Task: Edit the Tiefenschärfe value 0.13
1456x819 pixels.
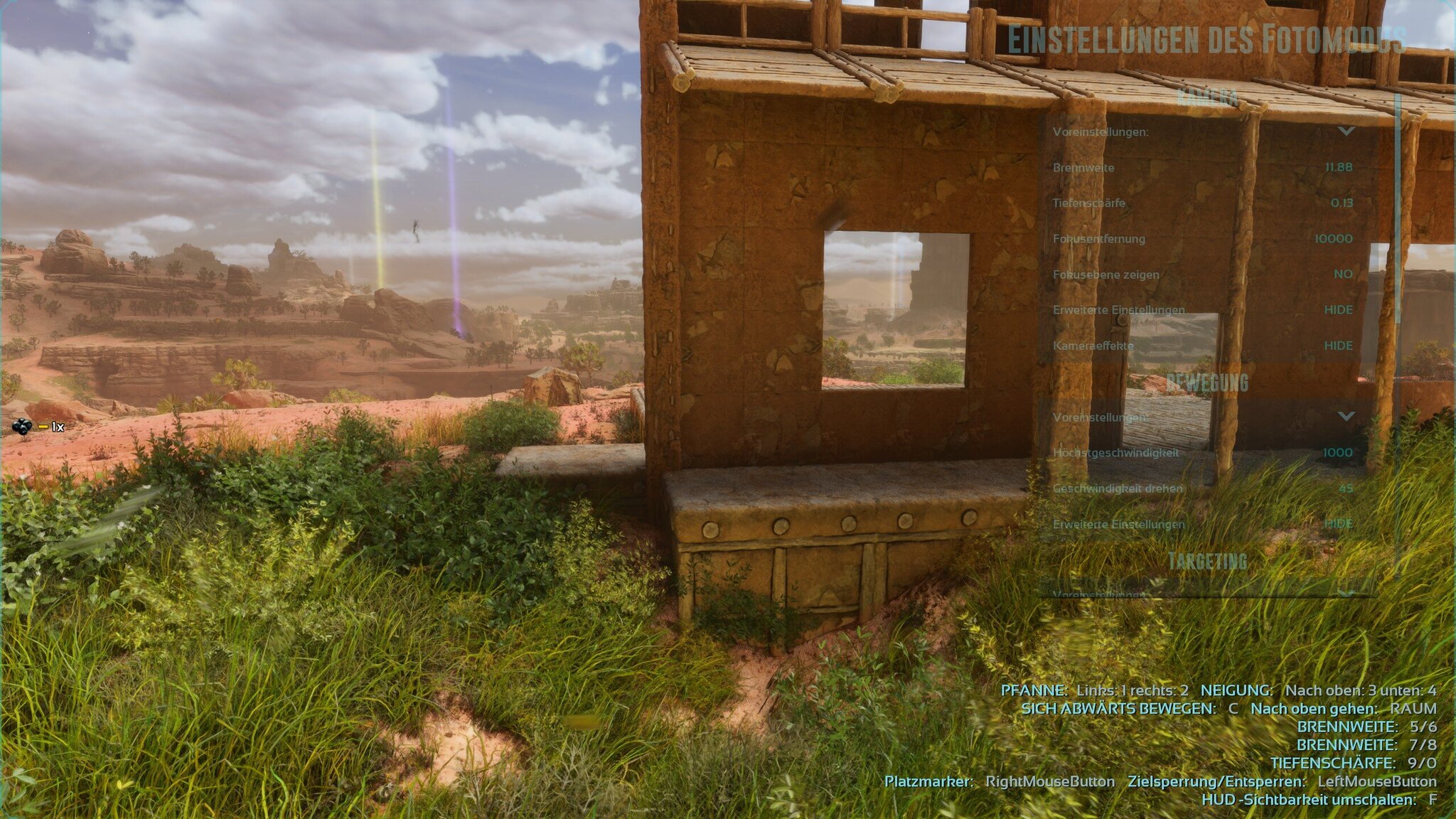Action: (1342, 203)
